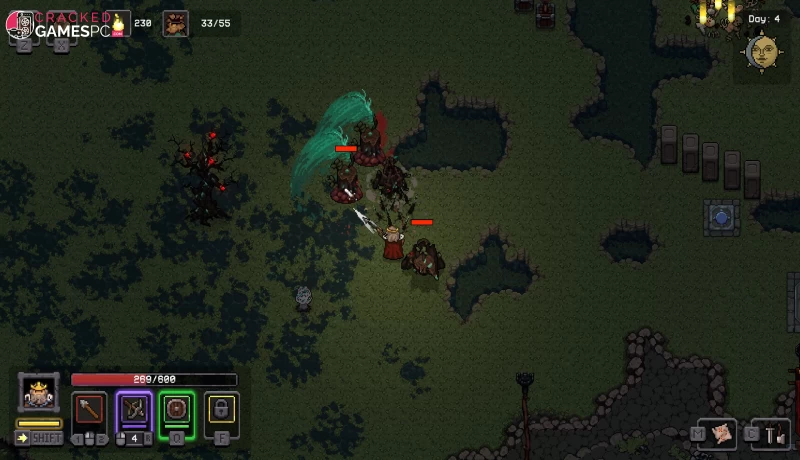The width and height of the screenshot is (800, 460).
Task: Click the flame coin resource icon
Action: (118, 23)
